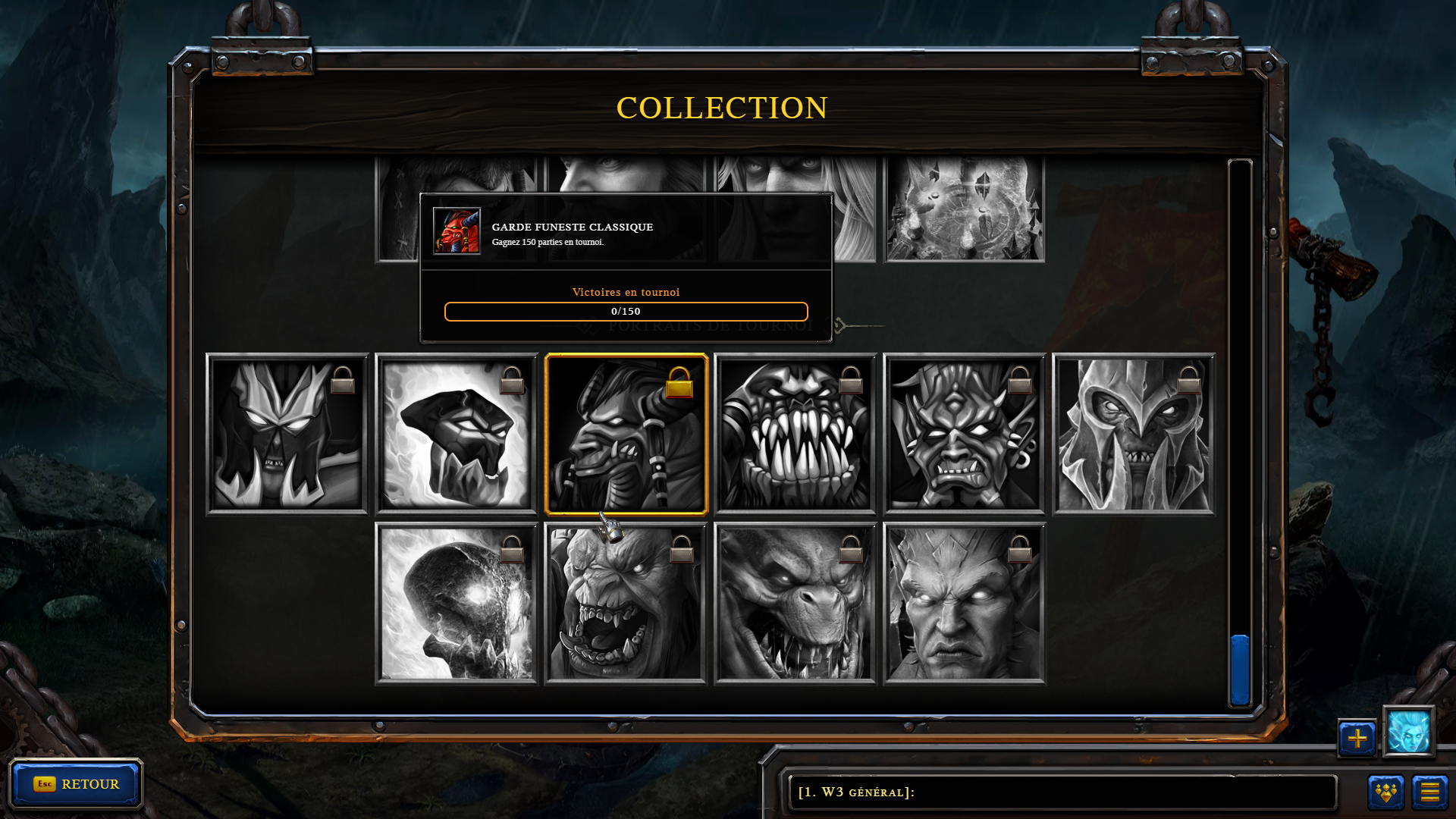Open the three-line menu button
The image size is (1456, 819).
pos(1429,792)
